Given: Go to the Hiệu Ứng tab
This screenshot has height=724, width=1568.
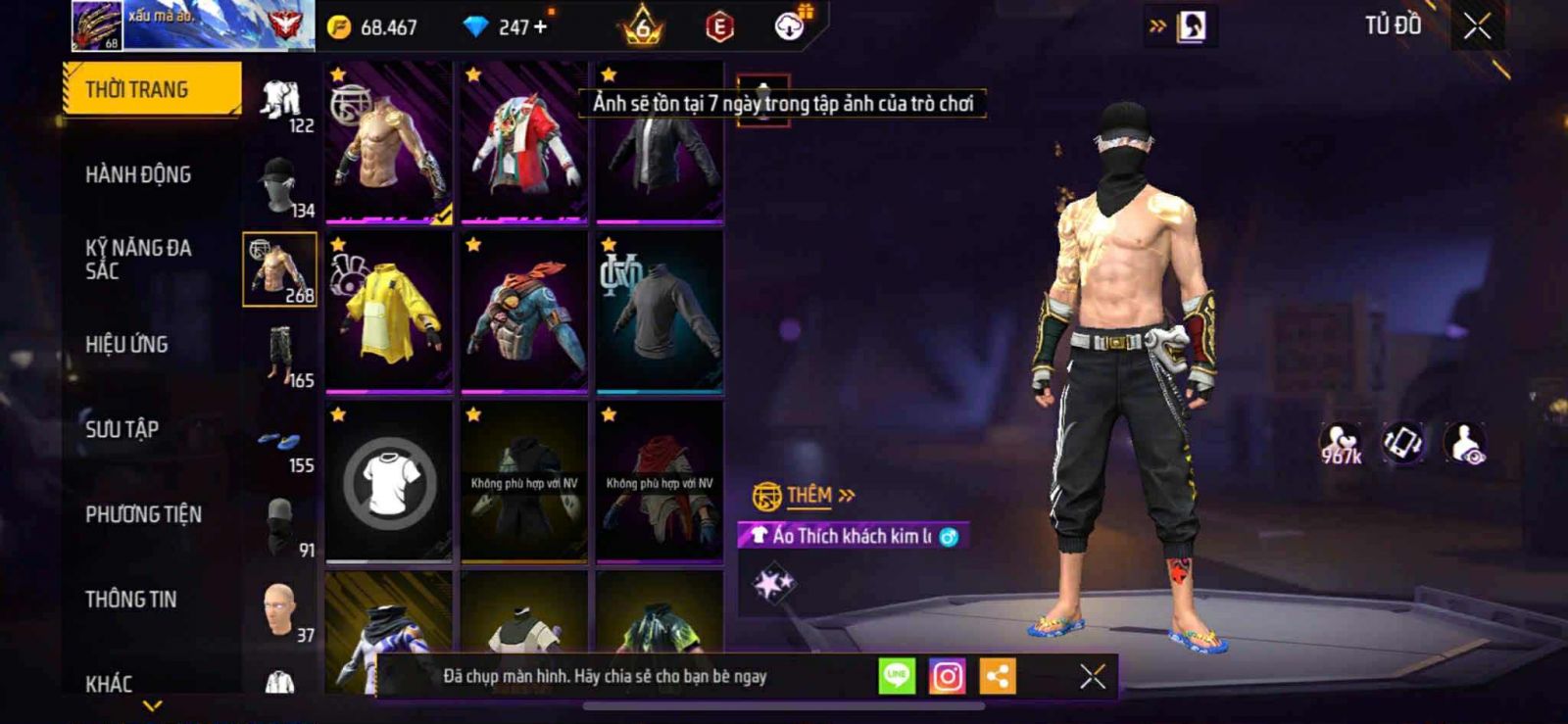Looking at the screenshot, I should click(x=126, y=345).
